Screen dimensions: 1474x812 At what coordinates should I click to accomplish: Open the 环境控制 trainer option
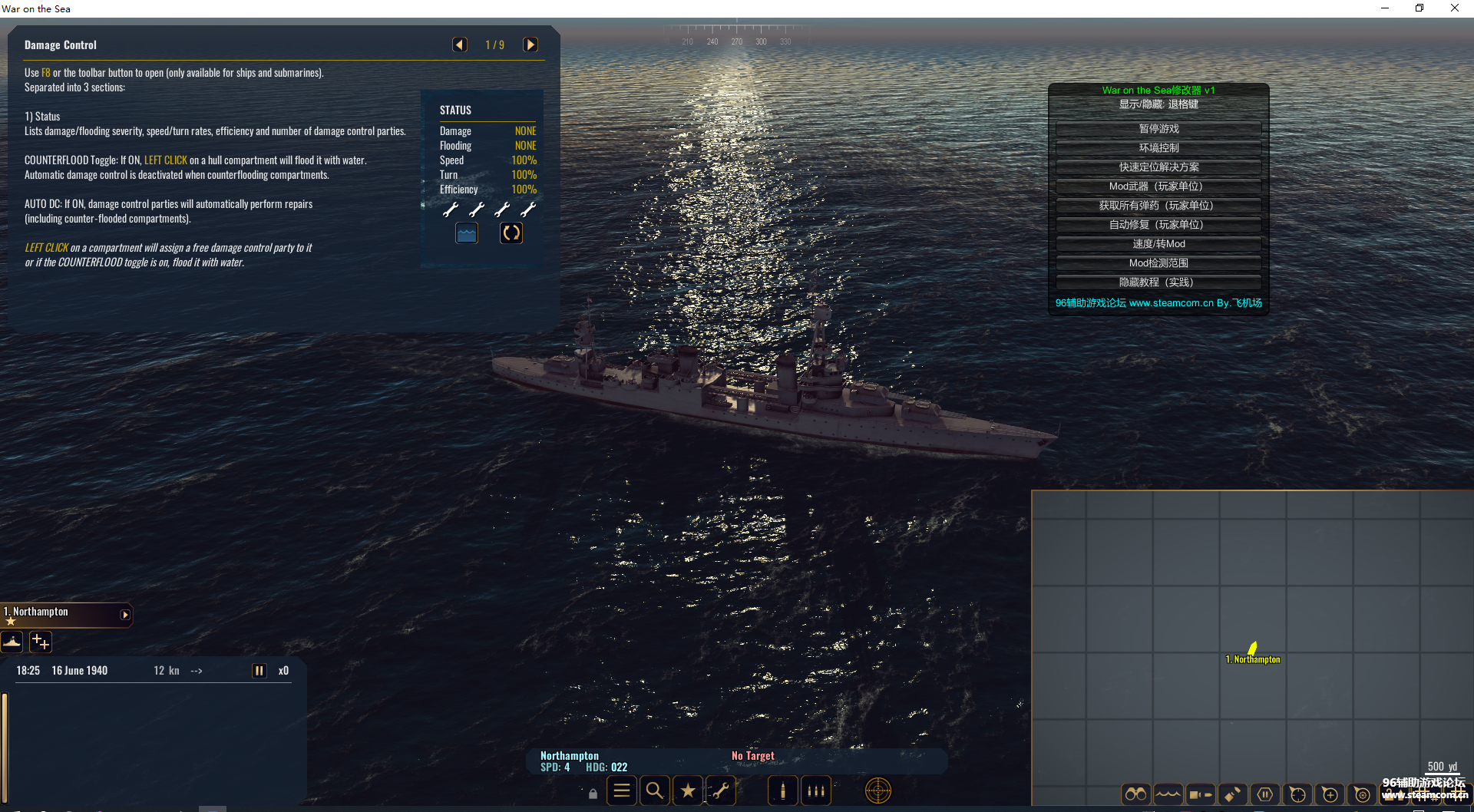[x=1158, y=148]
